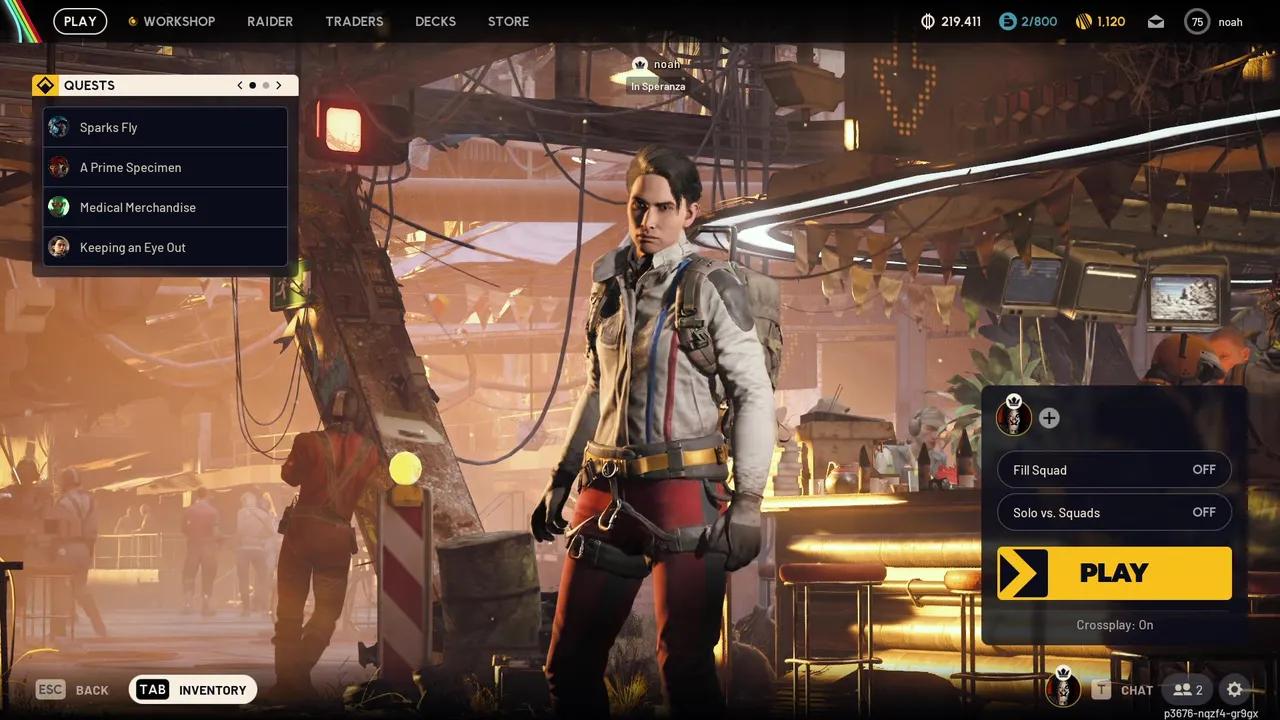This screenshot has height=720, width=1280.
Task: Open the mail inbox icon
Action: [1156, 21]
